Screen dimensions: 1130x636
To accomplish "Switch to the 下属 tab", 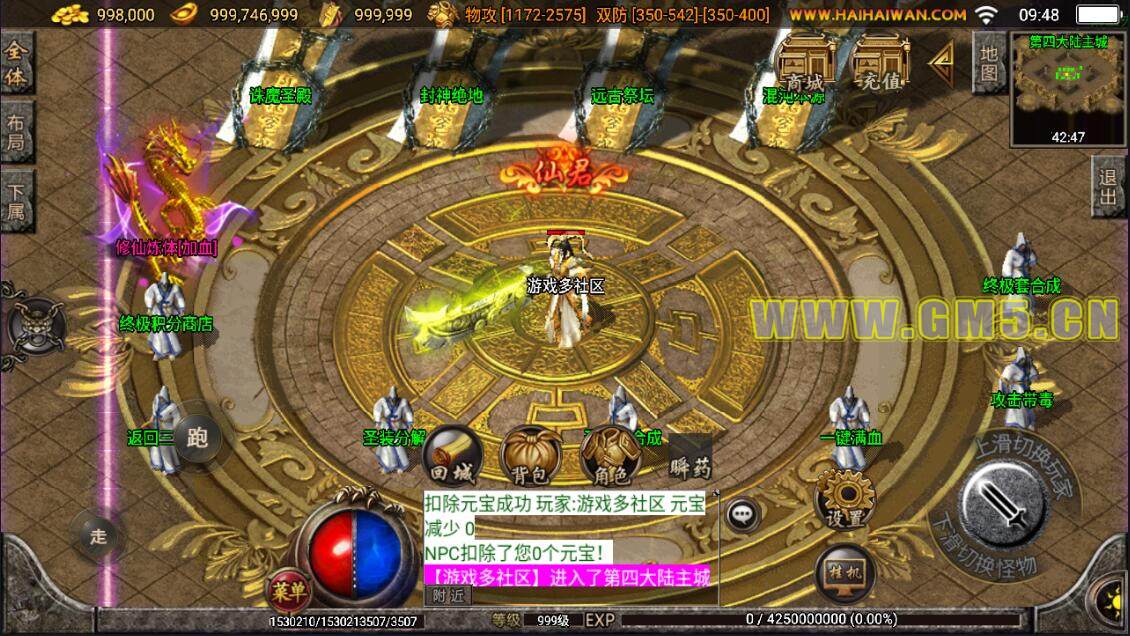I will pos(17,200).
